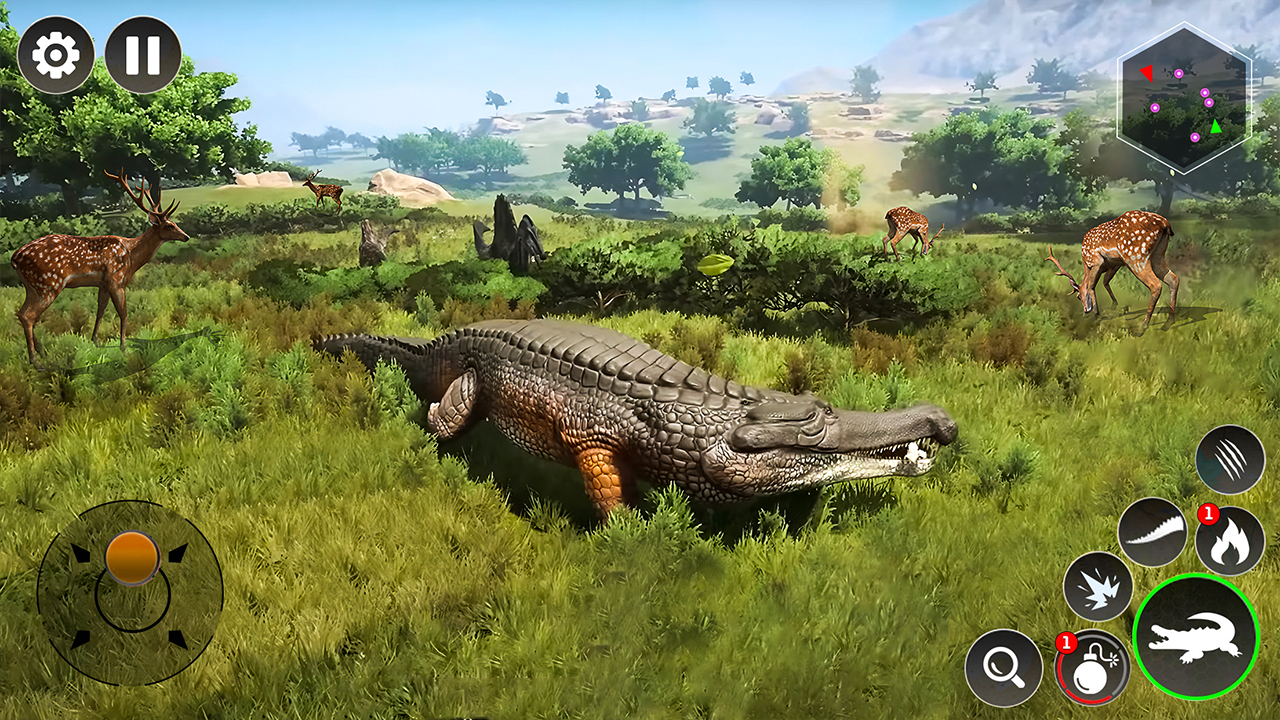Trigger the fire breath attack
Screen dimensions: 1280x720
pyautogui.click(x=1231, y=543)
